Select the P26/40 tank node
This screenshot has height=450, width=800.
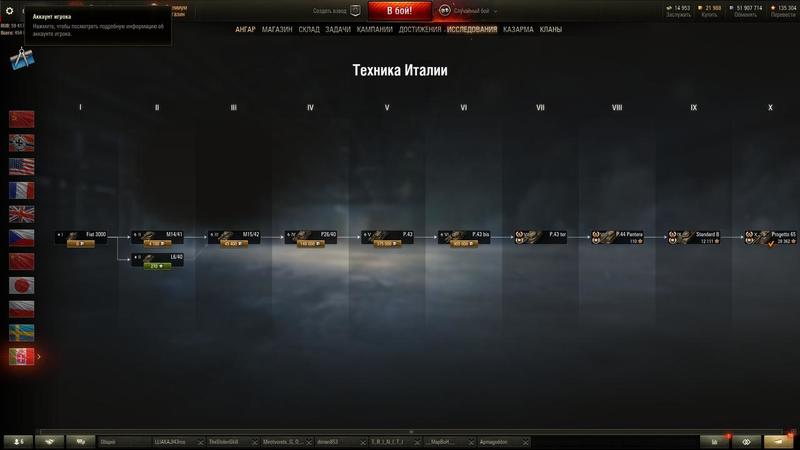[311, 238]
